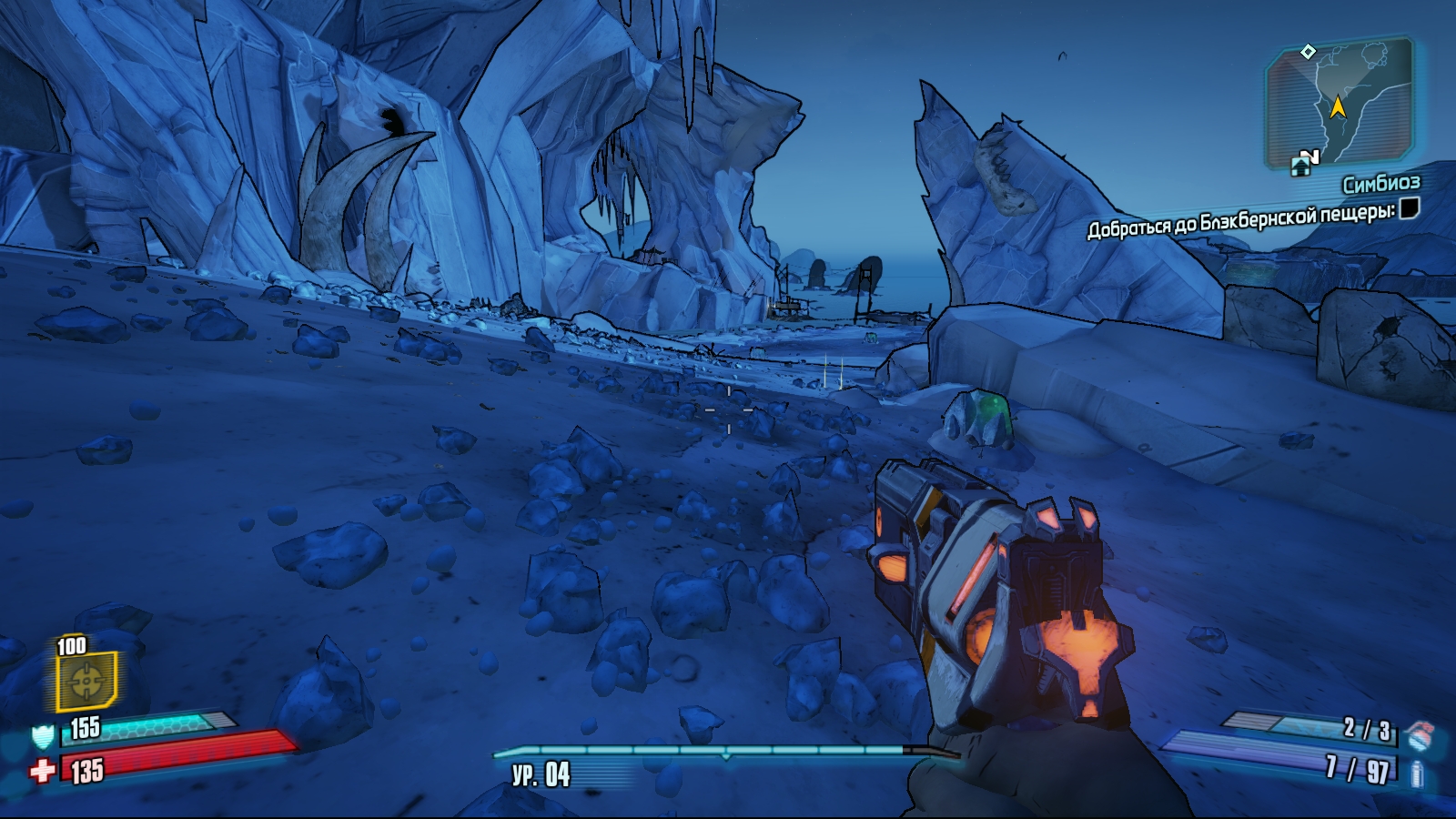Click the grenade icon beside the grenade count
This screenshot has width=1456, height=819.
click(x=1418, y=732)
